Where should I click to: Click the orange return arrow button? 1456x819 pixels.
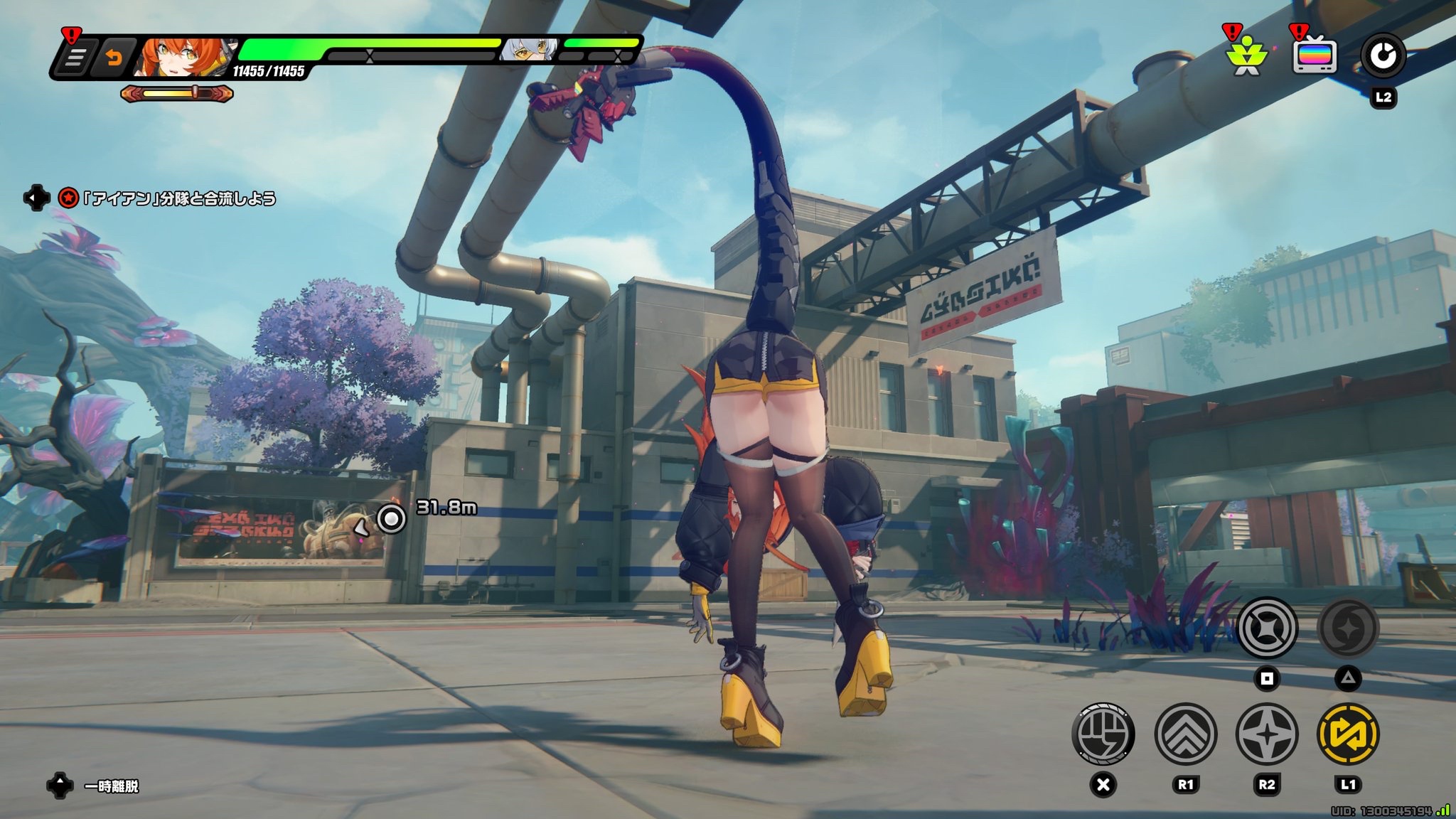[x=113, y=58]
